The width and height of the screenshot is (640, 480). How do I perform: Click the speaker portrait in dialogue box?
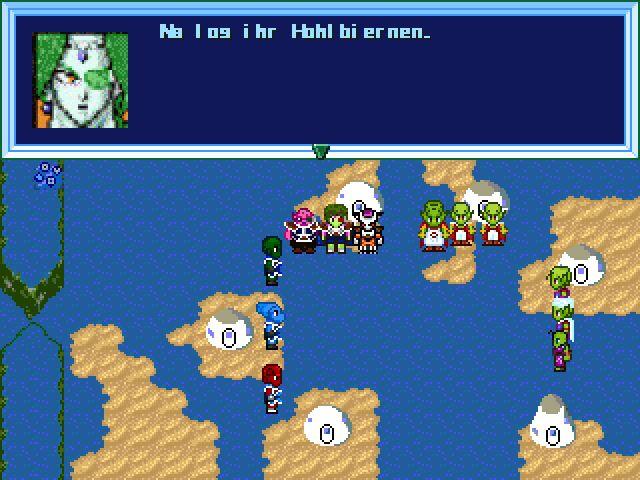[x=81, y=80]
